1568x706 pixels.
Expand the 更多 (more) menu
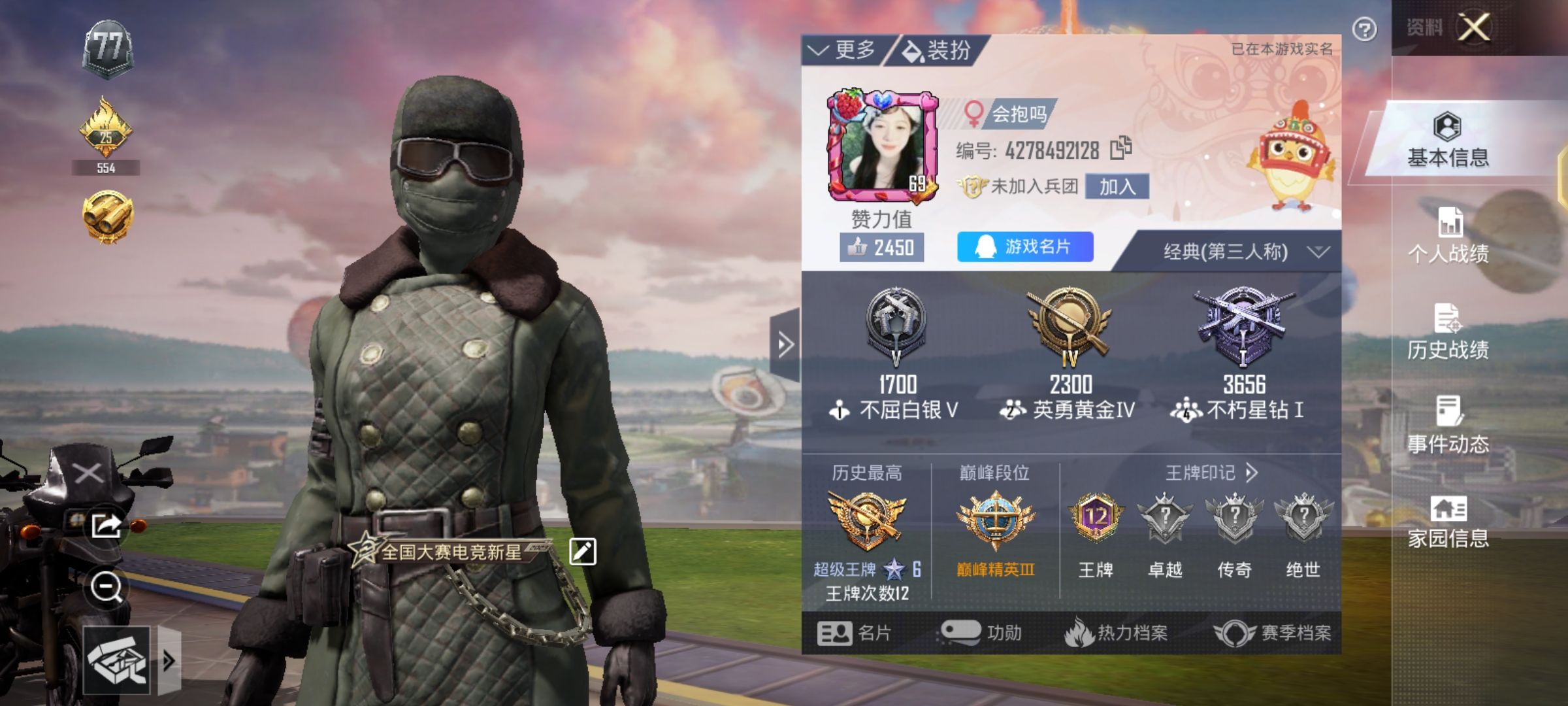(x=844, y=48)
